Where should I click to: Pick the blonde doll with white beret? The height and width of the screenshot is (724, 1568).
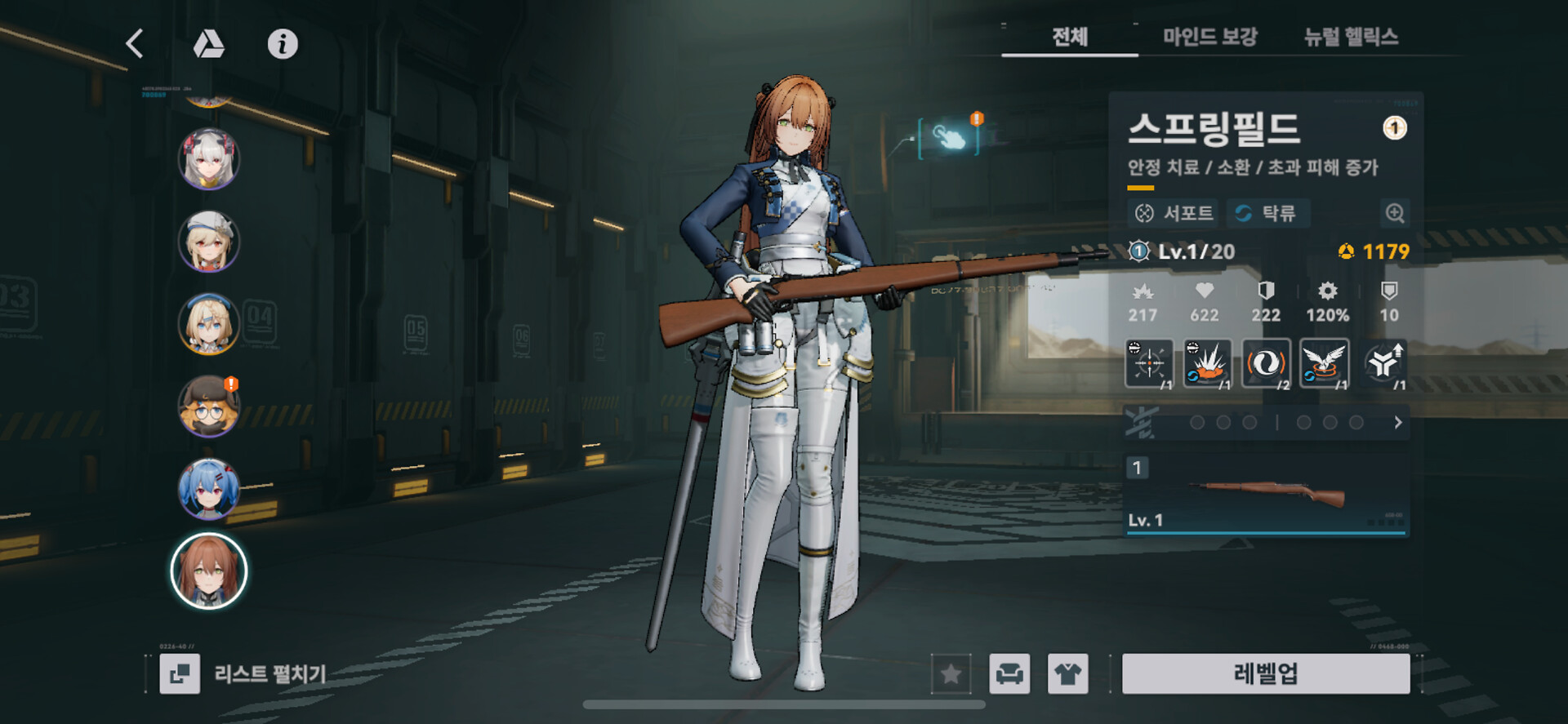point(208,241)
